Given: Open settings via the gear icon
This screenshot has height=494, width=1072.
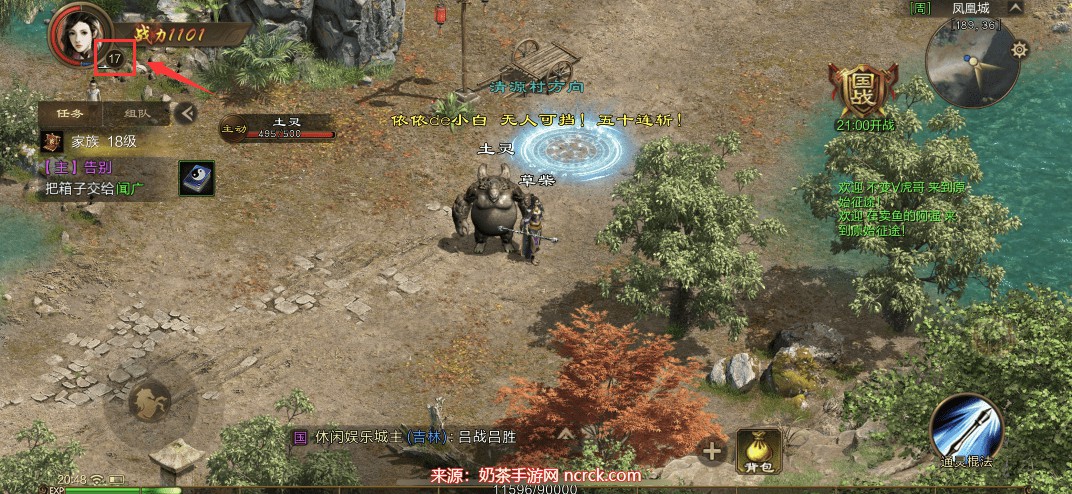Looking at the screenshot, I should 1019,49.
